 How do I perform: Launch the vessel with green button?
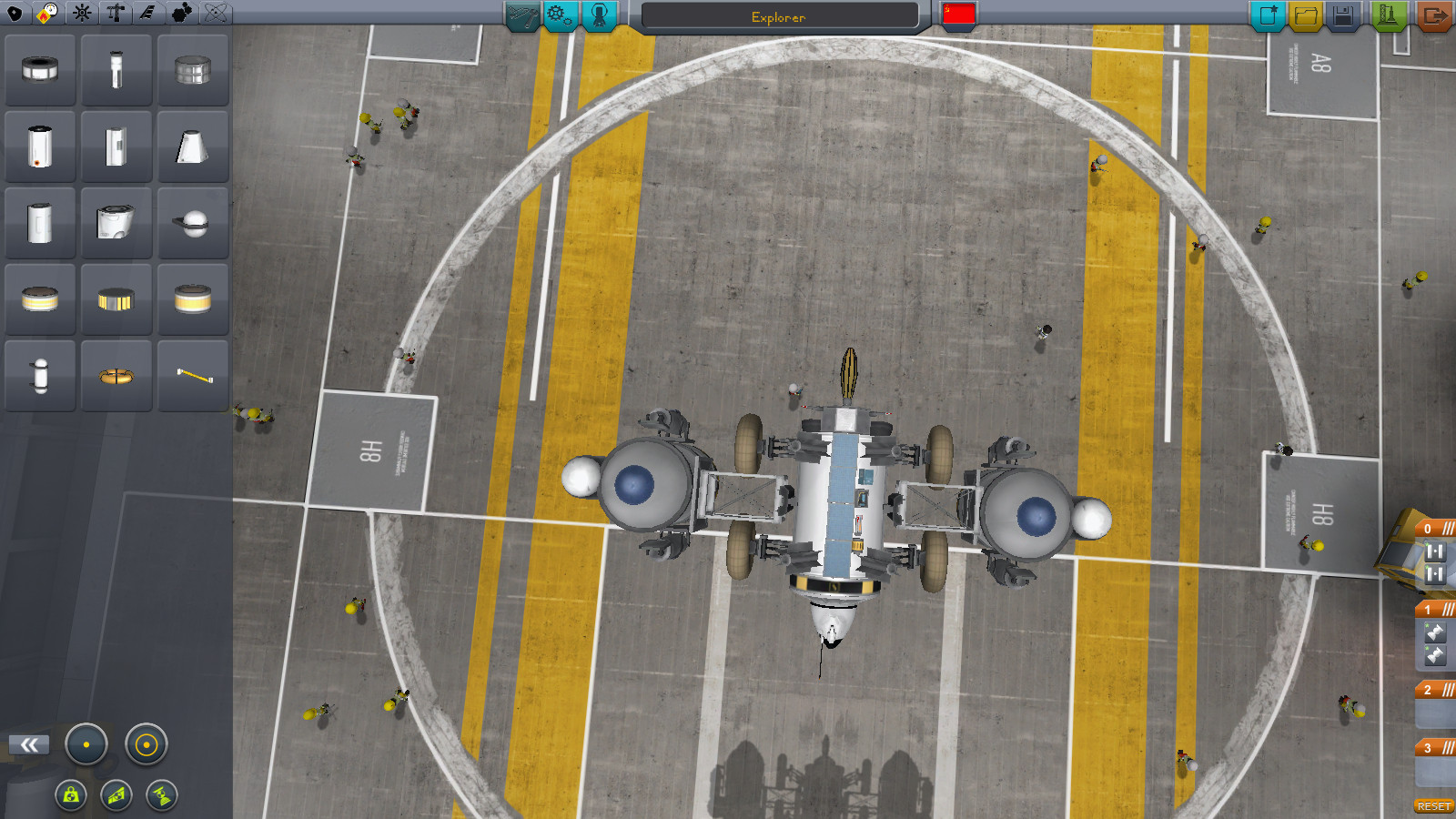pos(1387,15)
